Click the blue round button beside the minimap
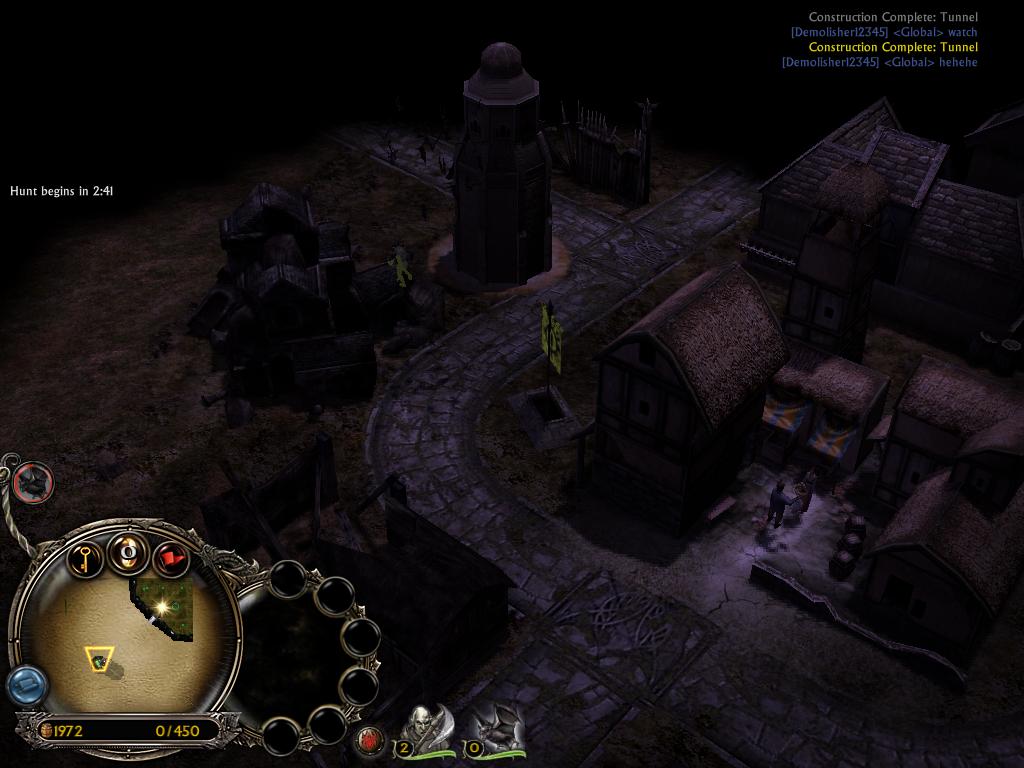Viewport: 1024px width, 768px height. [x=26, y=686]
